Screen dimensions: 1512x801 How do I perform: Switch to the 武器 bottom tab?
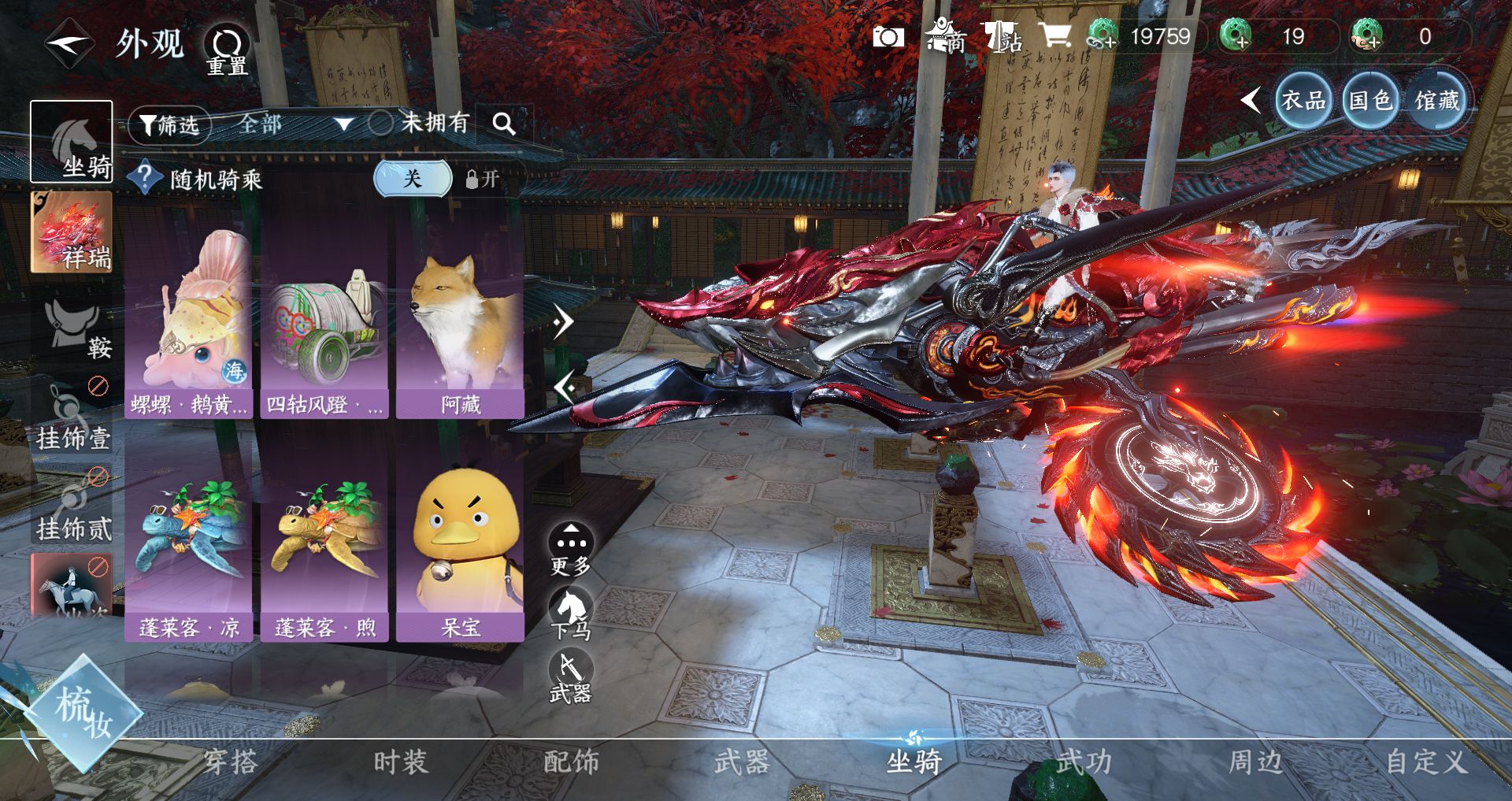pos(741,762)
